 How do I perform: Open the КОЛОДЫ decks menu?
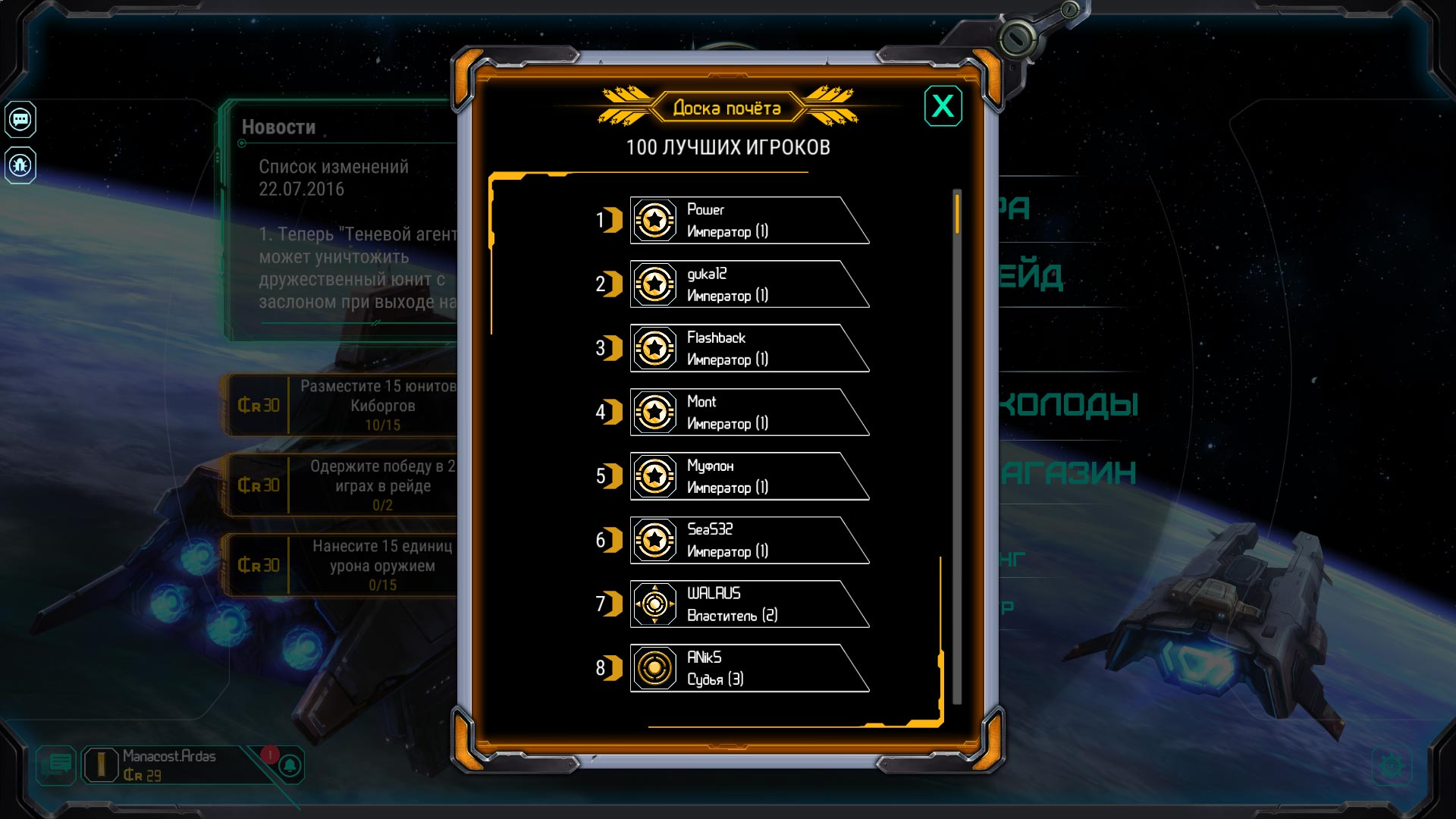(1068, 404)
